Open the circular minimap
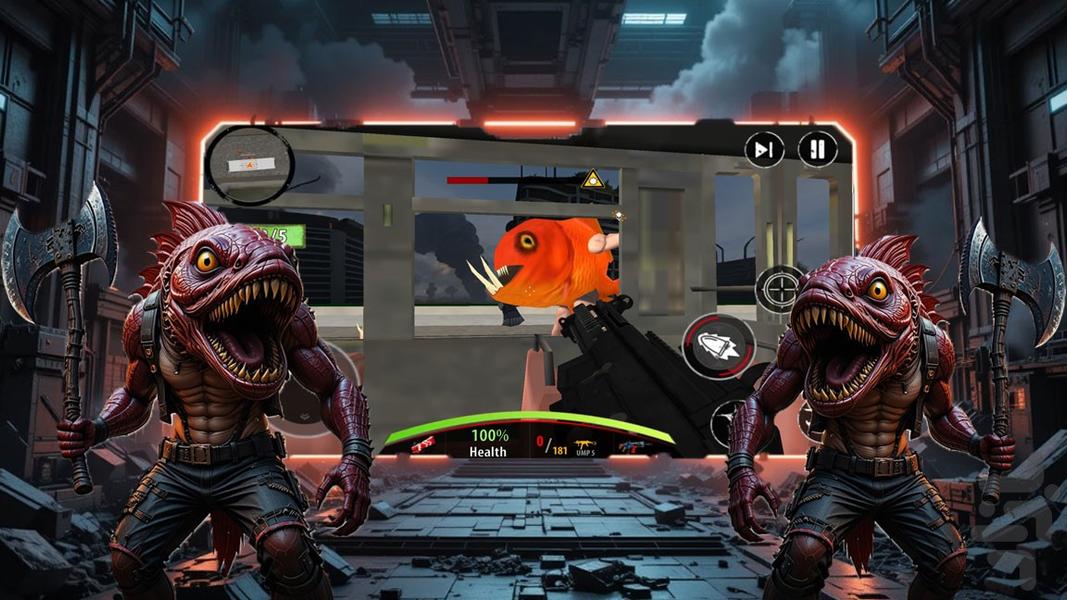 tap(249, 162)
